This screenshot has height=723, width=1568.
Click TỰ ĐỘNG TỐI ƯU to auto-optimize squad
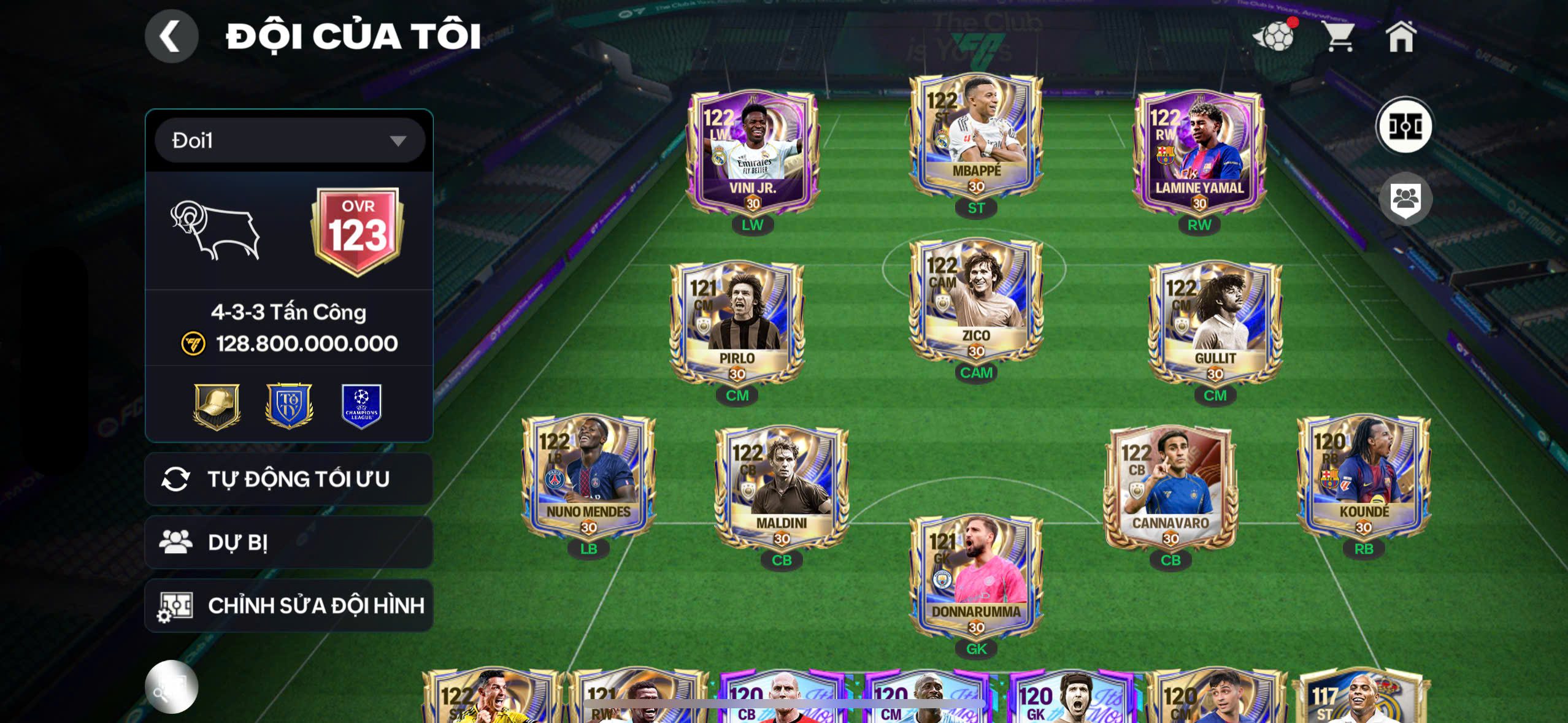tap(288, 478)
